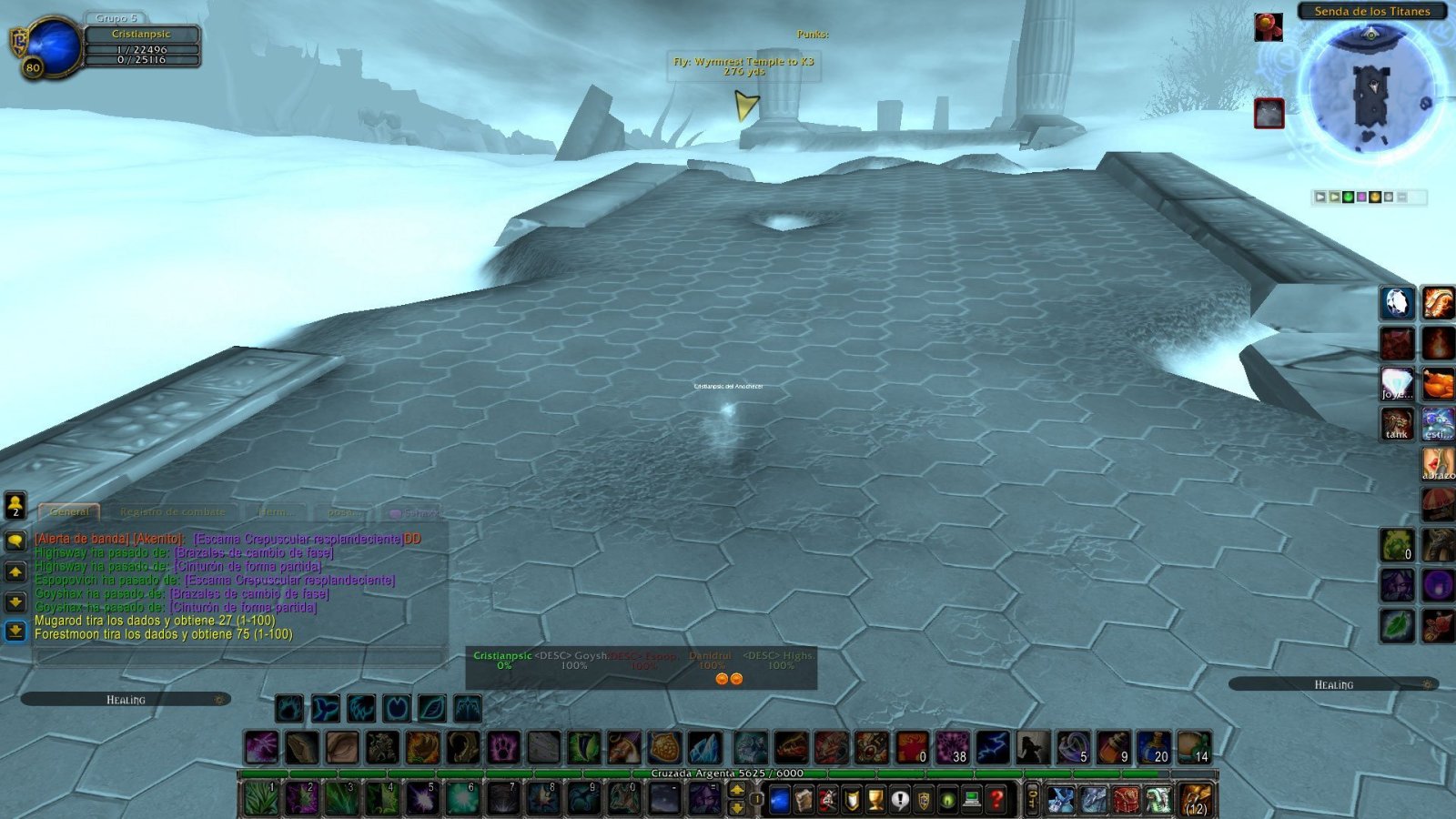Open the quest log scroll icon

pyautogui.click(x=804, y=800)
